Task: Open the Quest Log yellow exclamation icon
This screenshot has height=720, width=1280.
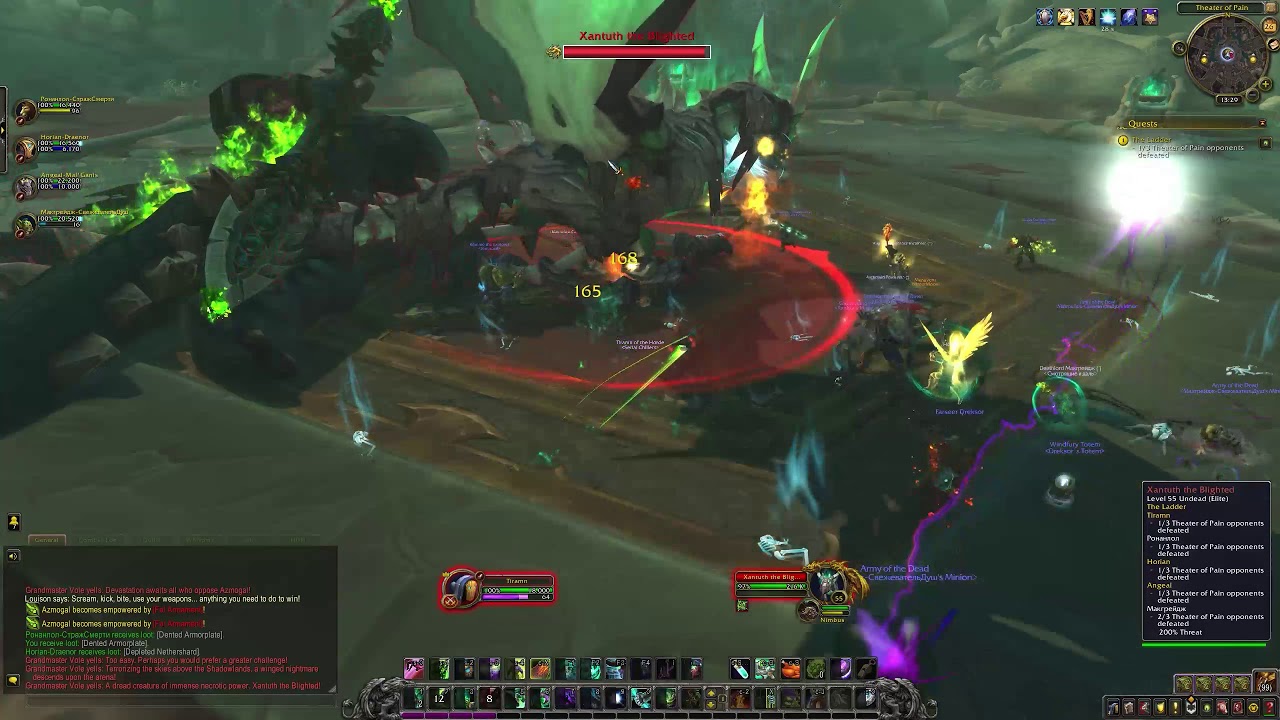Action: (x=1175, y=707)
